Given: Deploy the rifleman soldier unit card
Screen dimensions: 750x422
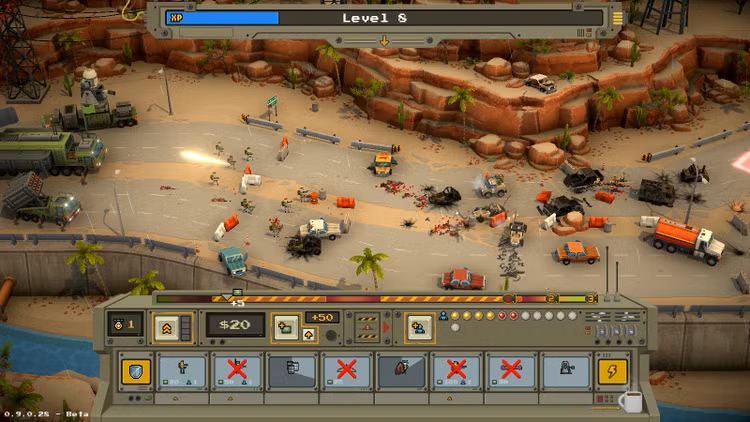Looking at the screenshot, I should (x=182, y=372).
